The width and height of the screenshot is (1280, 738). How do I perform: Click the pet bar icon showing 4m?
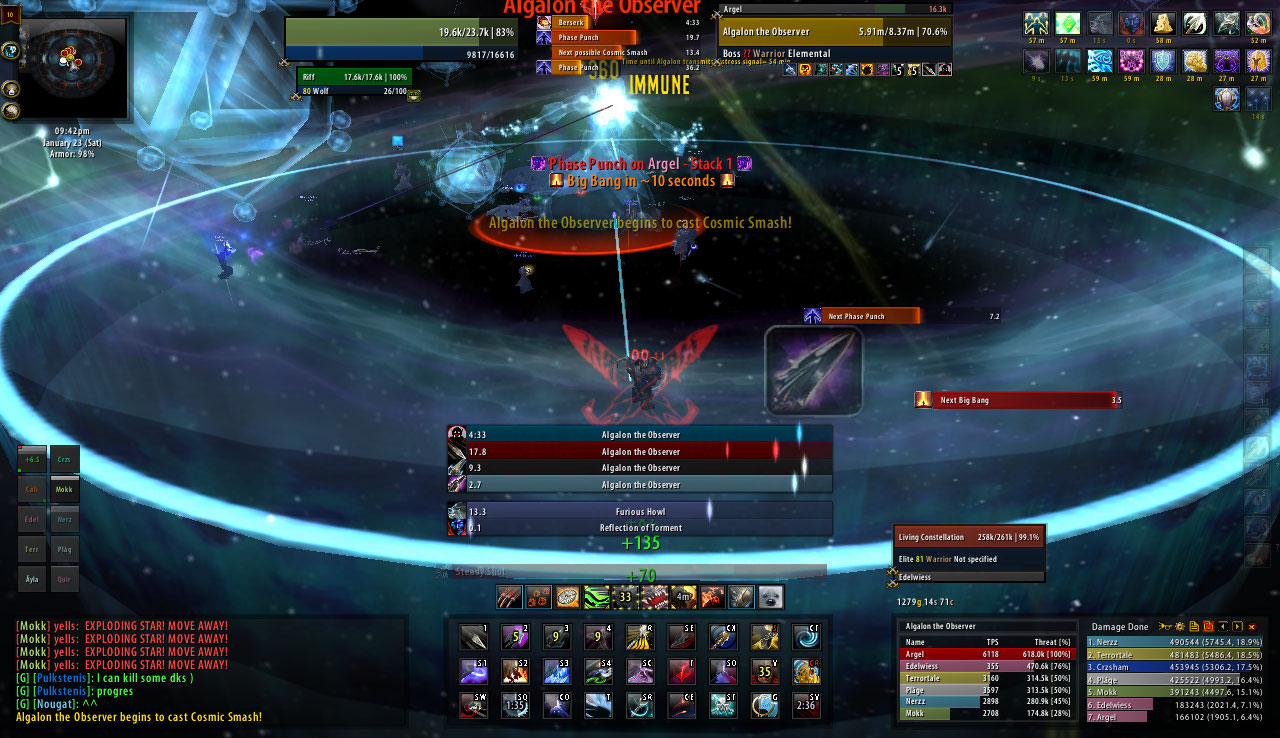(684, 597)
